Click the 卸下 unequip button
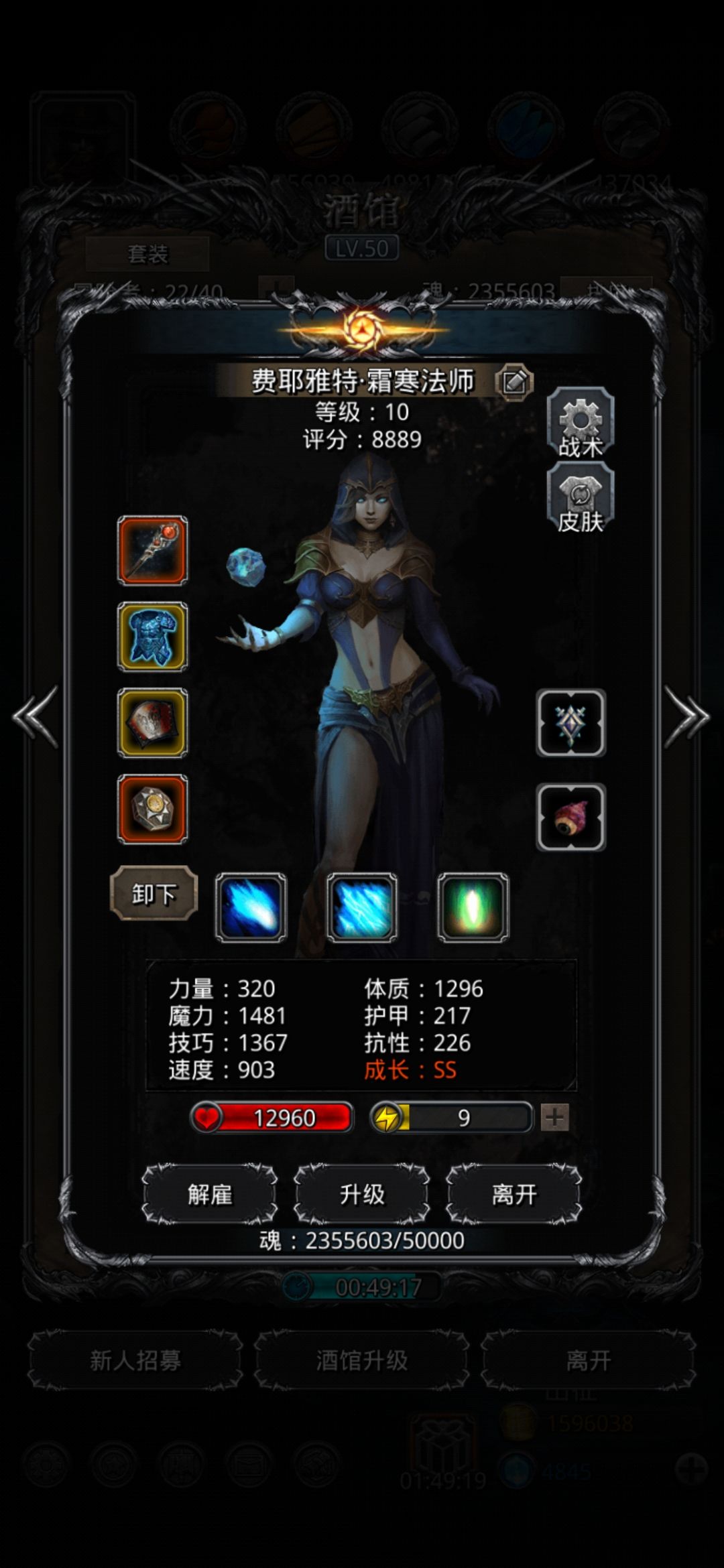724x1568 pixels. [x=154, y=893]
